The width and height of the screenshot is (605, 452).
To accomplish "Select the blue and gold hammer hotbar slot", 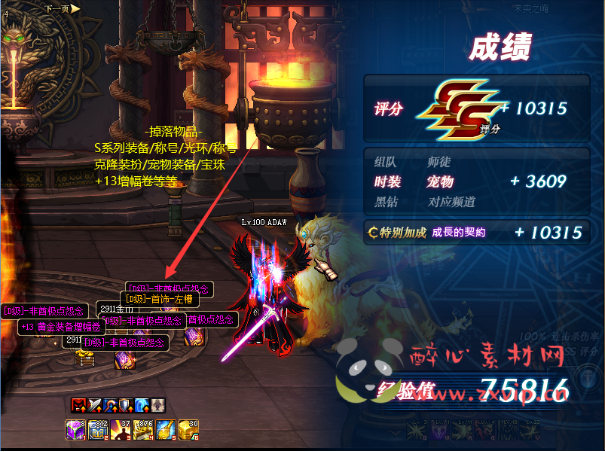I will tap(165, 429).
